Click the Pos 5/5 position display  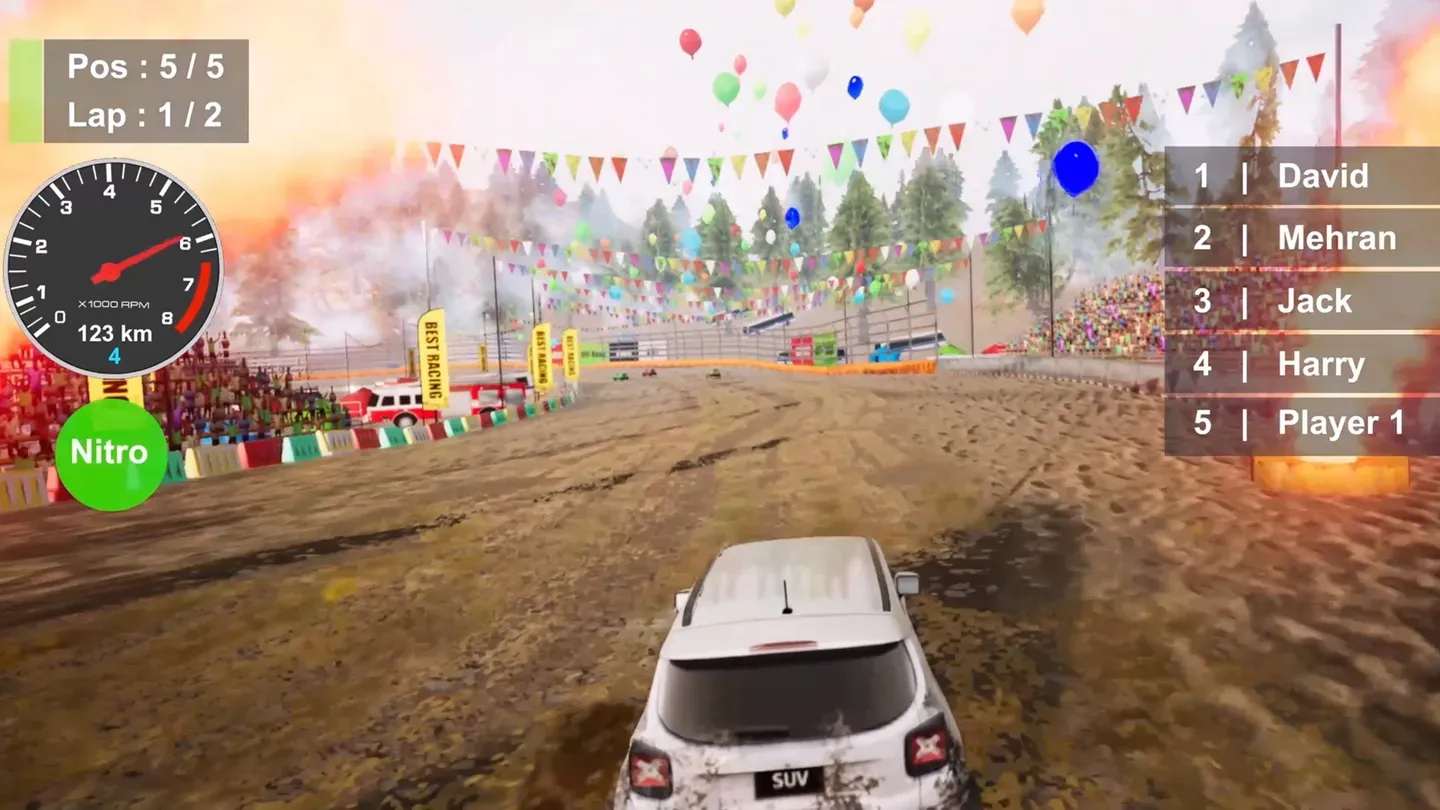coord(146,66)
